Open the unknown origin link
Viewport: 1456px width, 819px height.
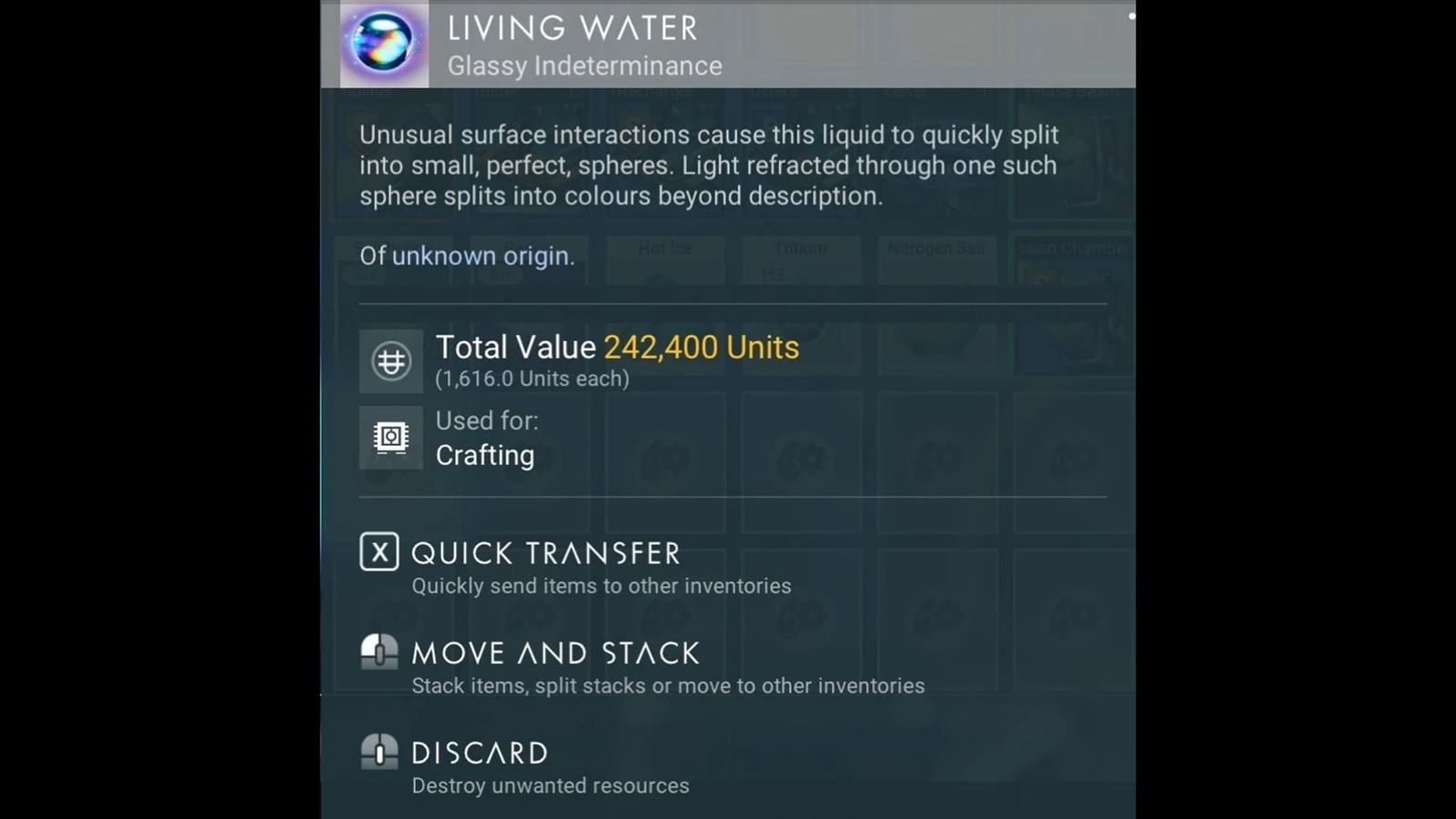click(x=482, y=257)
